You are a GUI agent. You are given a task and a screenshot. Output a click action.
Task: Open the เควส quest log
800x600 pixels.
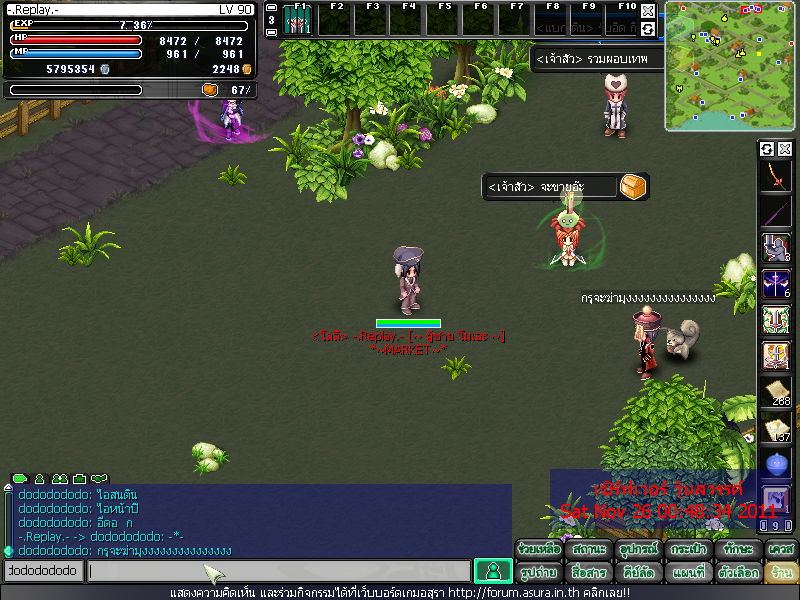(x=781, y=550)
